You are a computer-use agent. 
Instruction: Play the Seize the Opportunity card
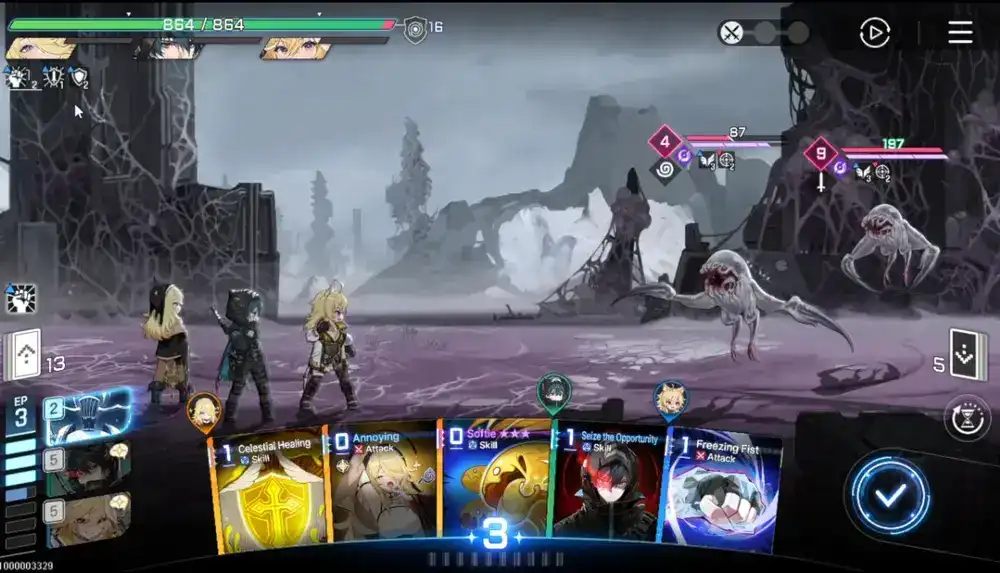607,490
